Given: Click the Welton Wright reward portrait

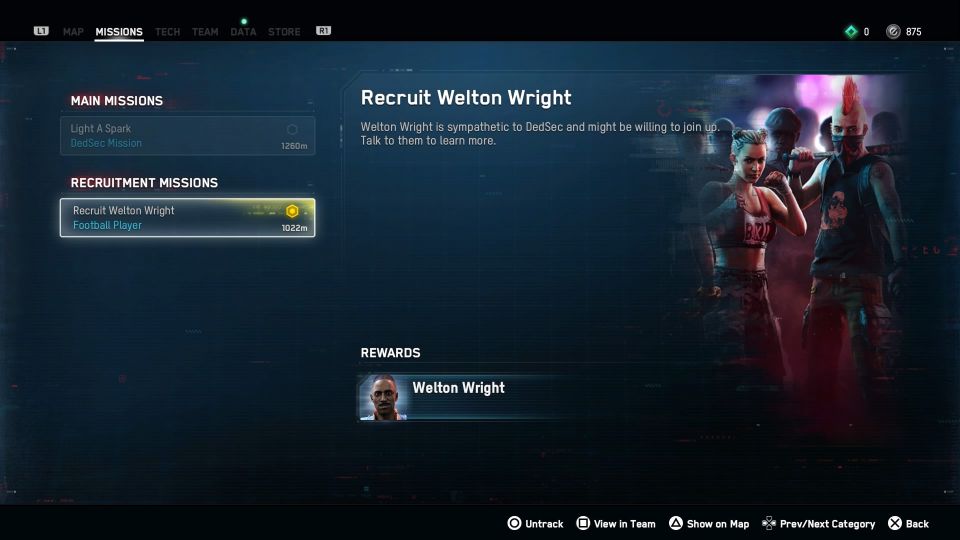Looking at the screenshot, I should tap(383, 398).
